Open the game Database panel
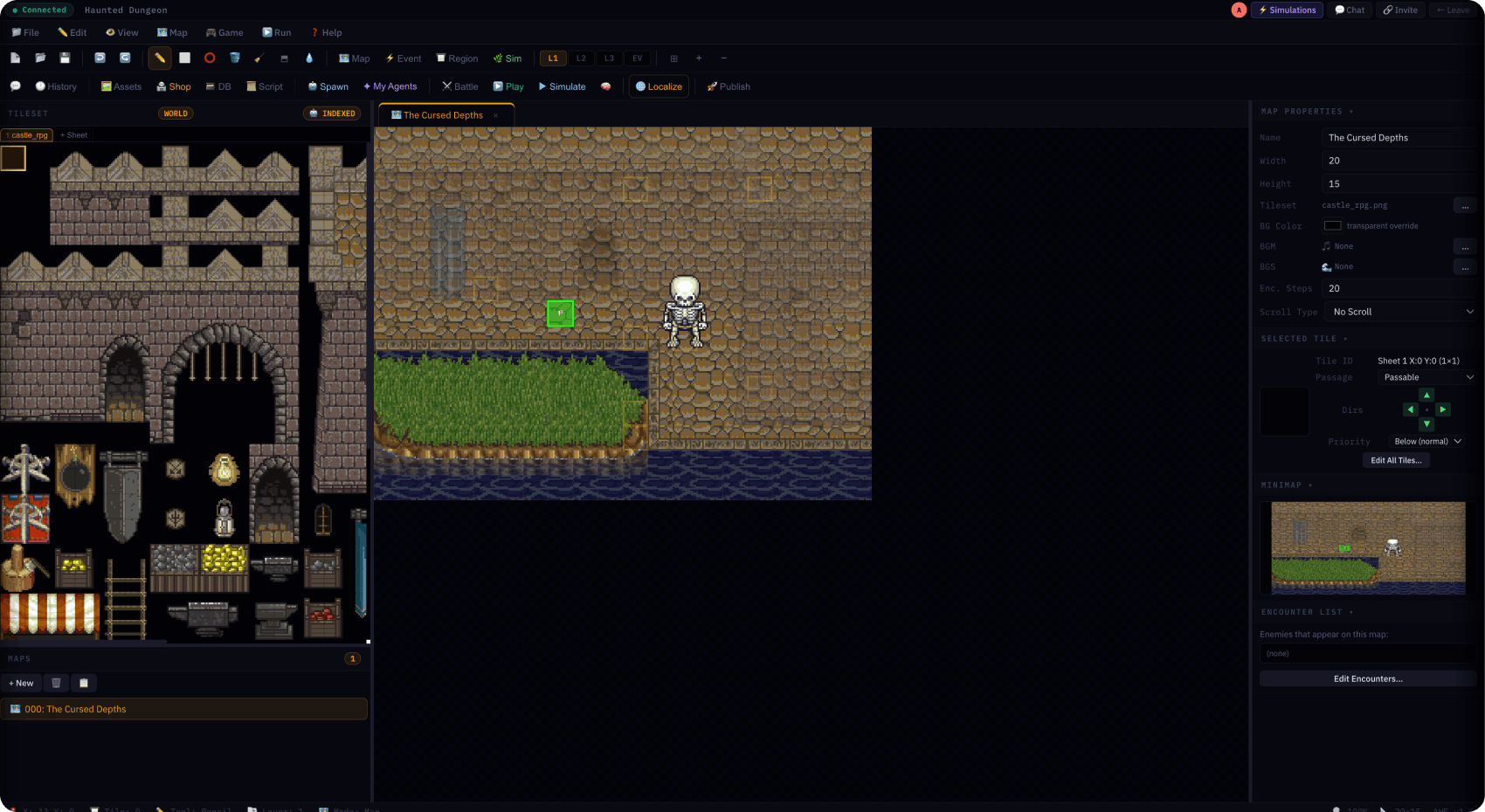The width and height of the screenshot is (1485, 812). pos(218,86)
